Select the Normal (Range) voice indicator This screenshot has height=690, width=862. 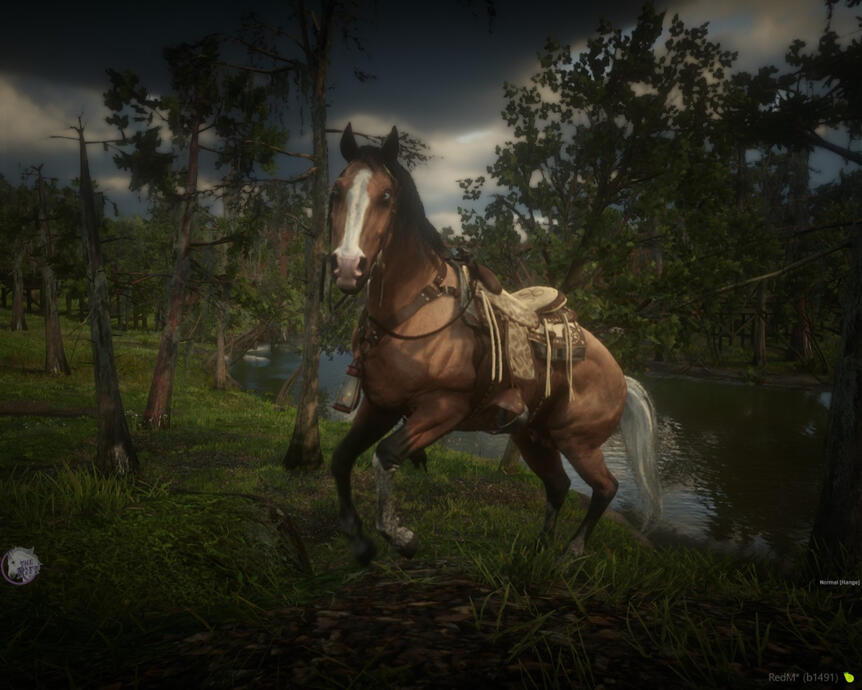(839, 582)
